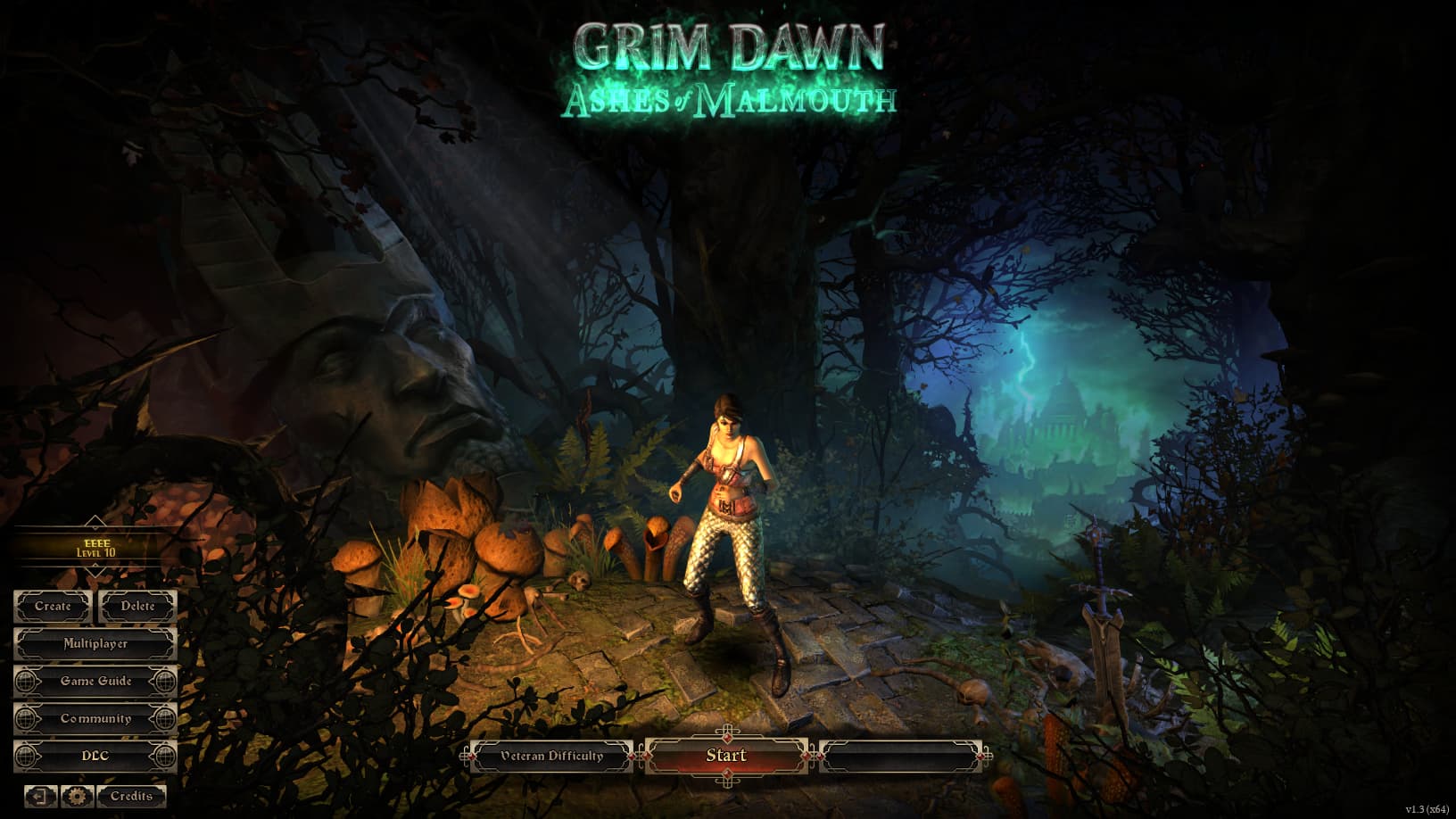Exit the game via the door icon
This screenshot has height=819, width=1456.
pyautogui.click(x=41, y=796)
